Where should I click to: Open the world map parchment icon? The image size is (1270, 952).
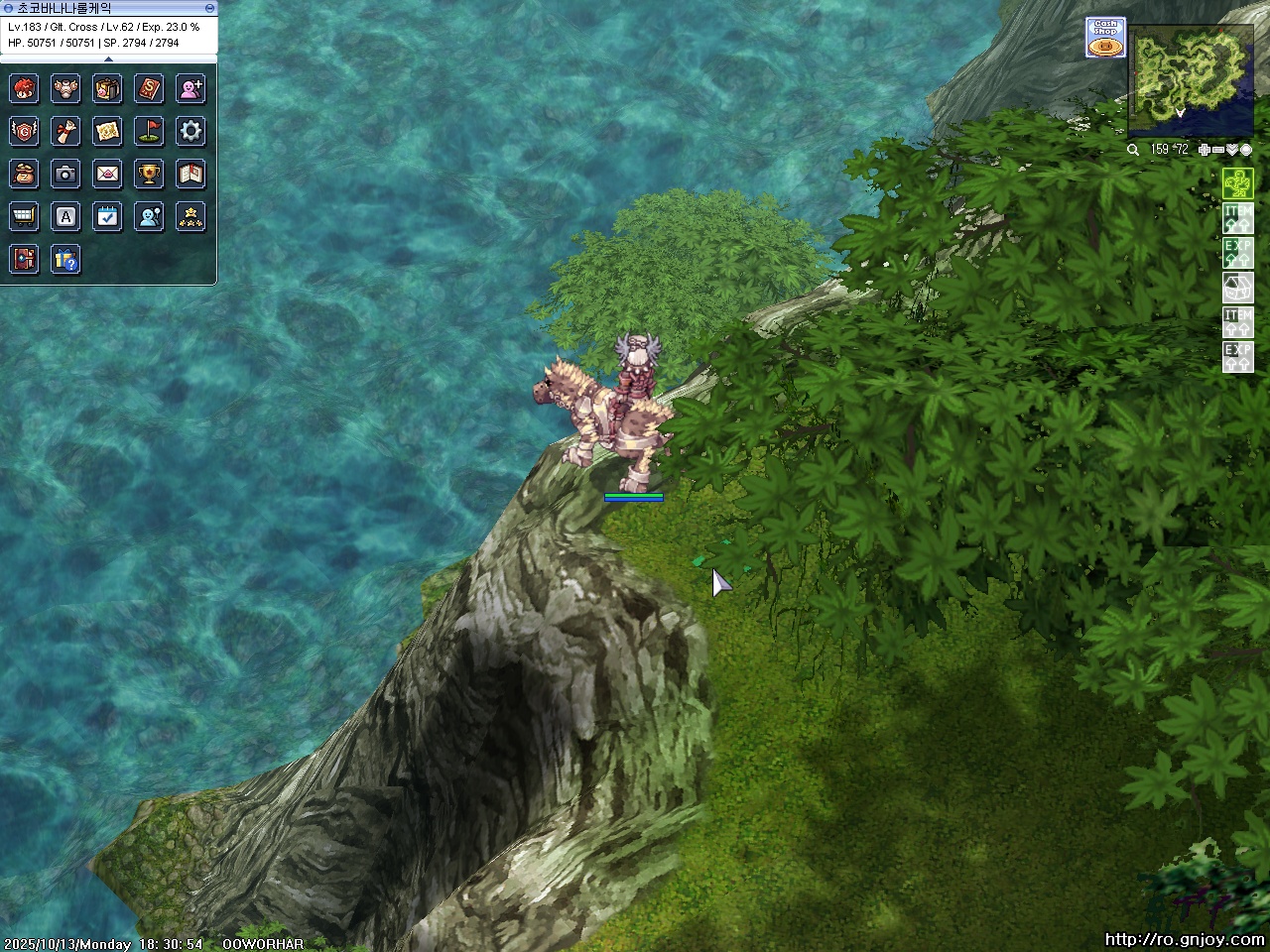coord(107,131)
